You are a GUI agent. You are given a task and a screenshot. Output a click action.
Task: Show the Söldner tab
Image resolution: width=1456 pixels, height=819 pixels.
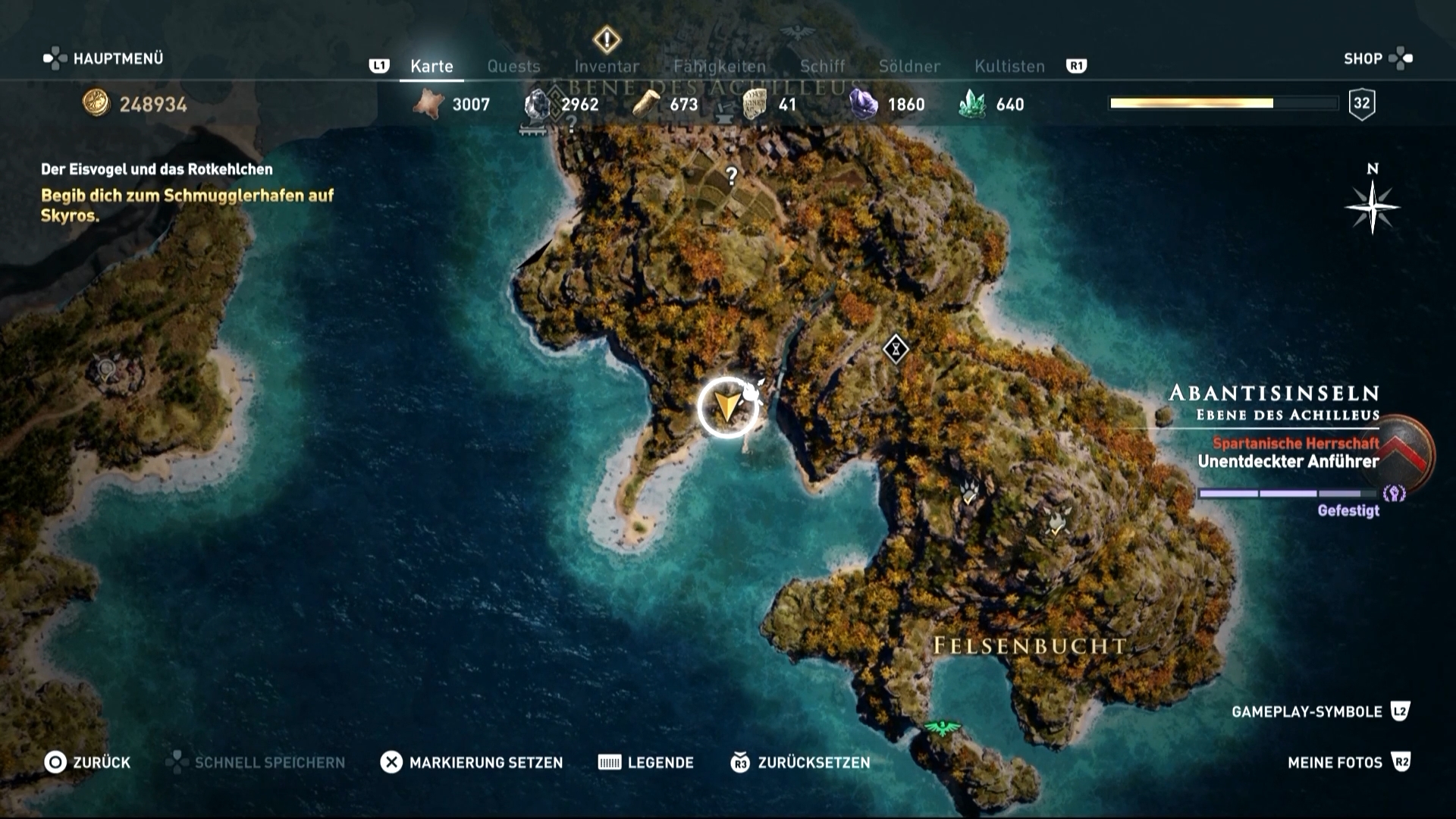[x=909, y=66]
